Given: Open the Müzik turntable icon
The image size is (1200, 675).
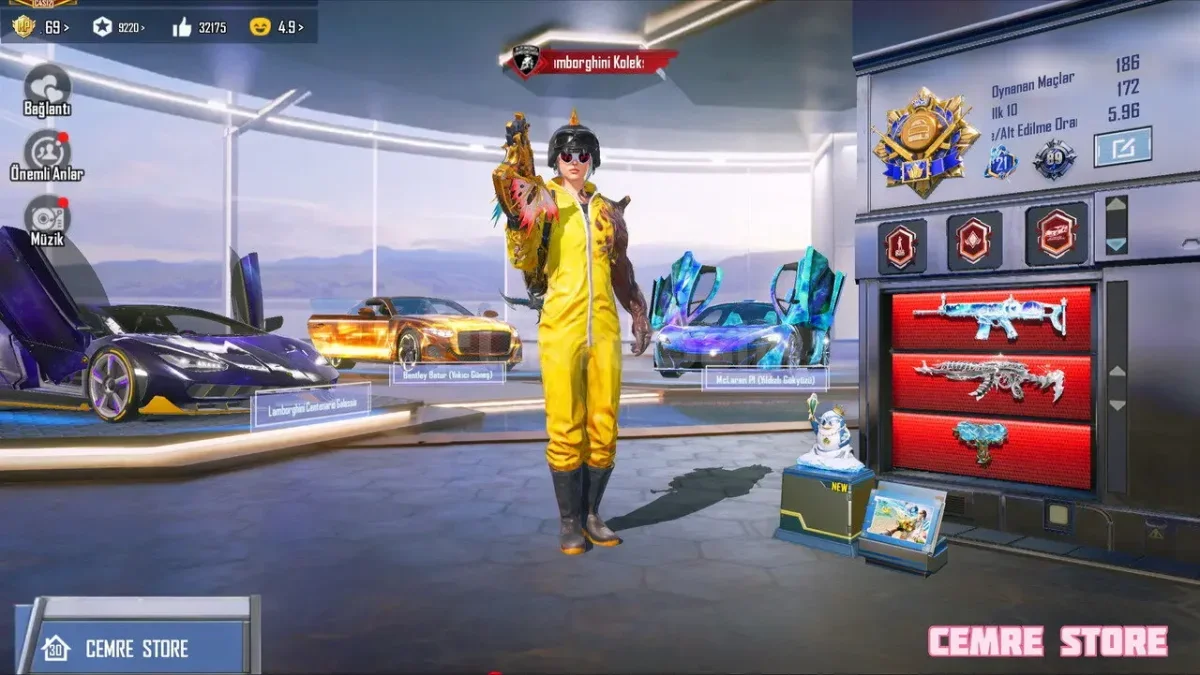Looking at the screenshot, I should tap(46, 216).
